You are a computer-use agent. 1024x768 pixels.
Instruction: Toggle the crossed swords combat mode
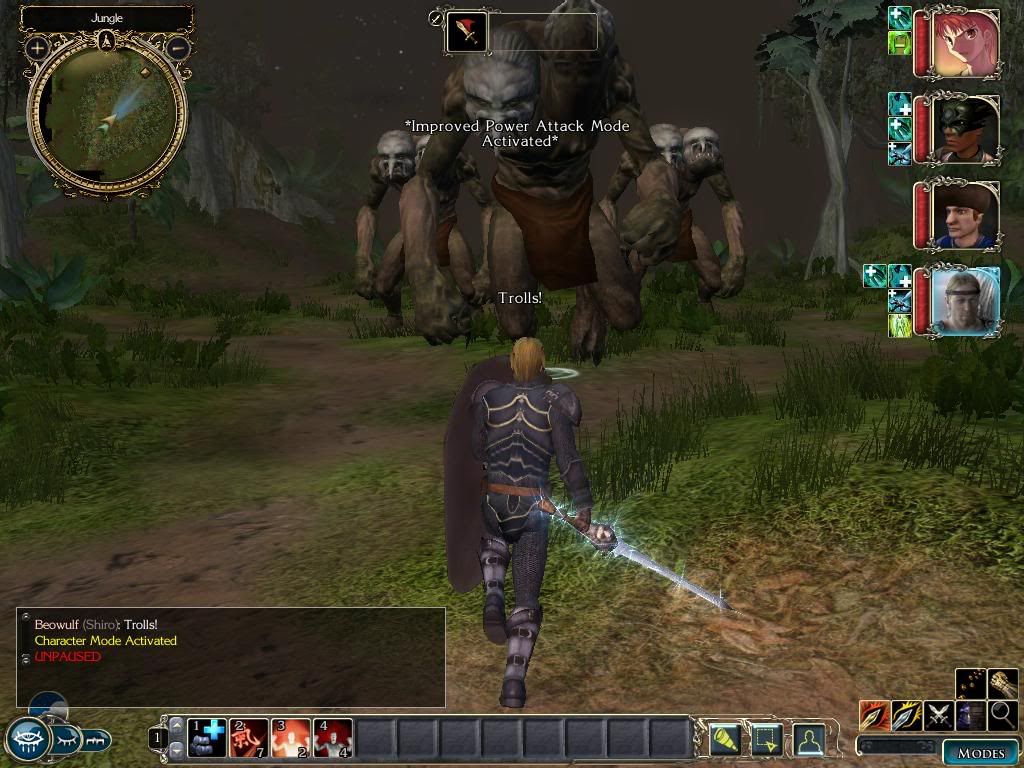[x=938, y=715]
